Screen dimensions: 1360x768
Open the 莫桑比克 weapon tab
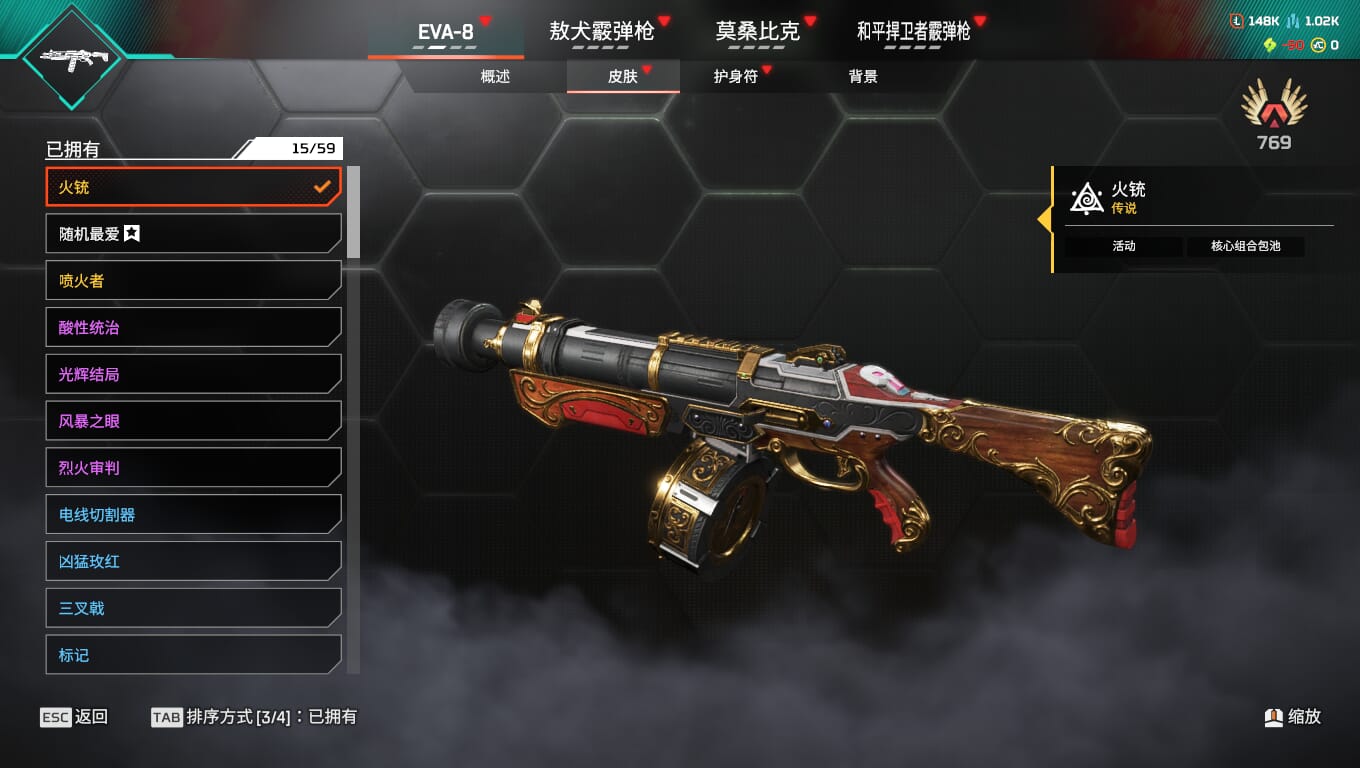point(757,31)
